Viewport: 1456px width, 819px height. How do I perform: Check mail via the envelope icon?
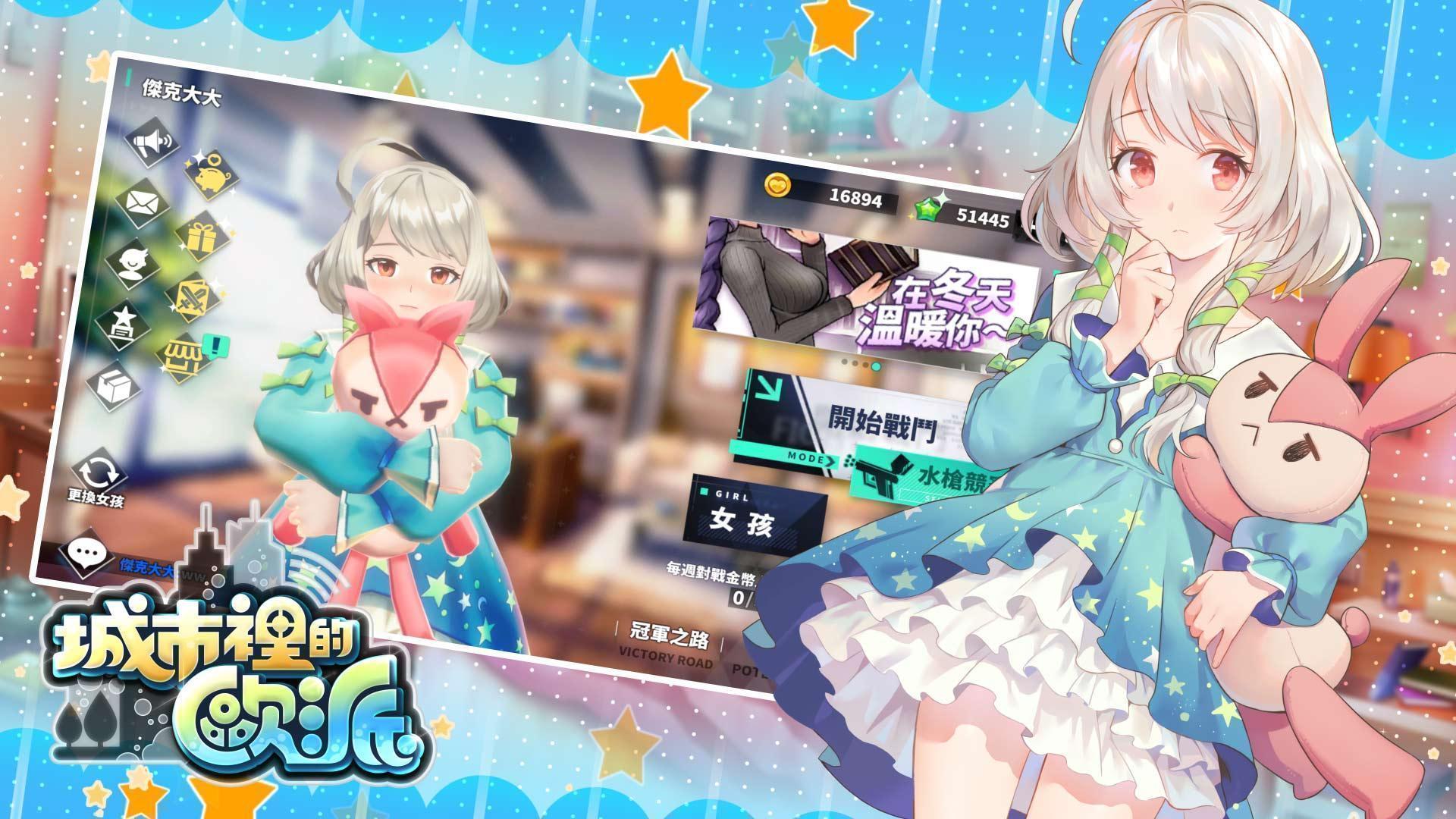[x=141, y=203]
